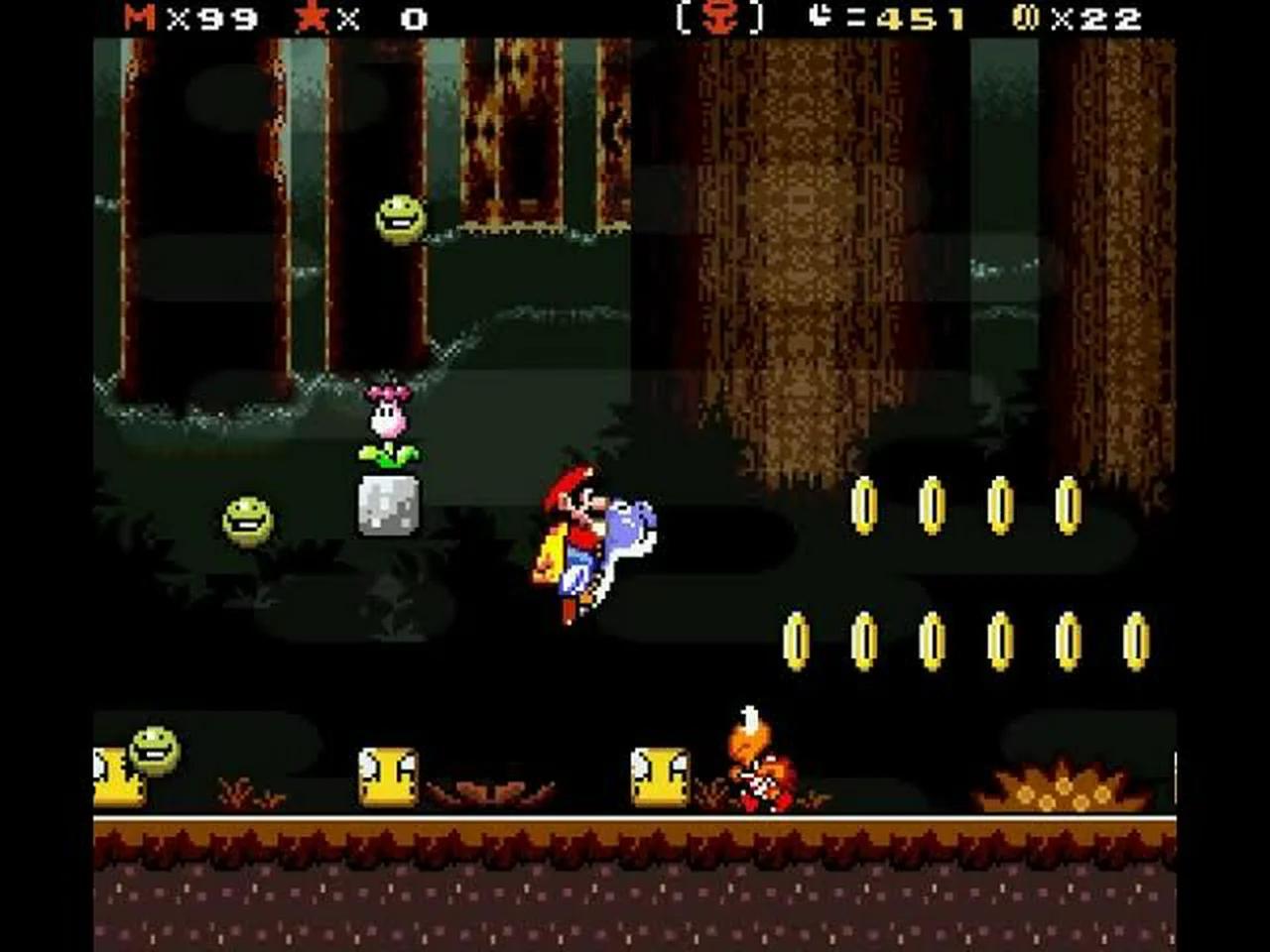The width and height of the screenshot is (1270, 952).
Task: Expand the yellow face block beside the fire enemy
Action: (658, 778)
